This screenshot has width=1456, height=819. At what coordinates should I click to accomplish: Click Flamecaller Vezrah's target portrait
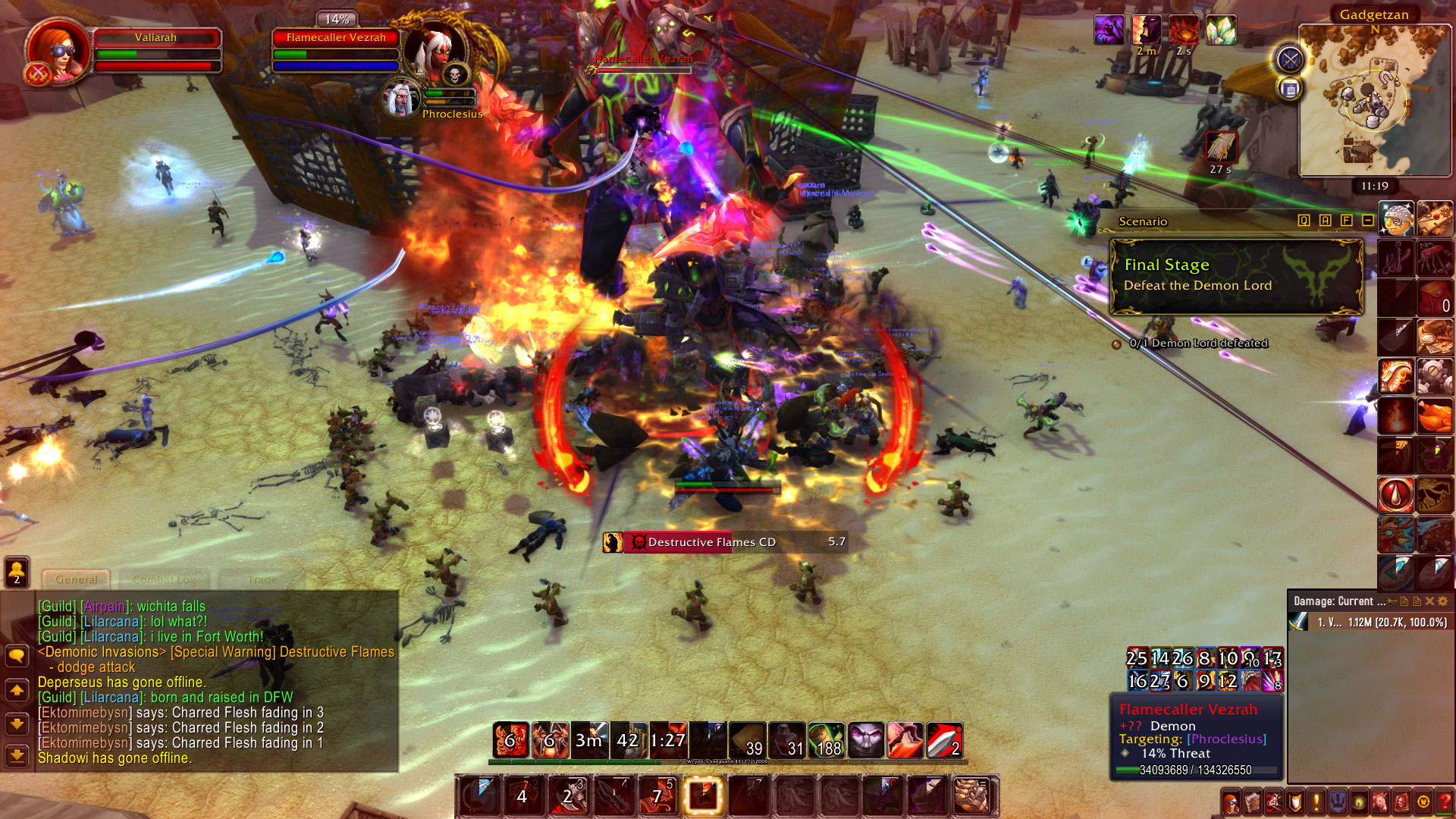tap(434, 52)
